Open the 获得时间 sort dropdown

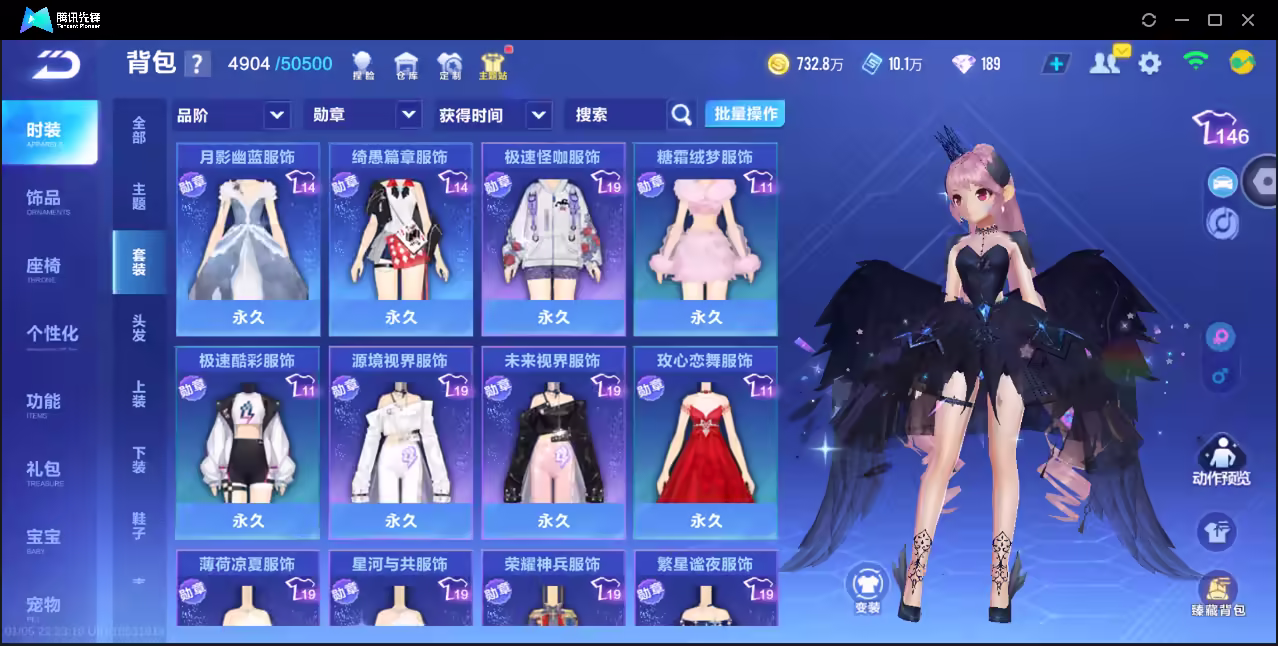click(494, 115)
